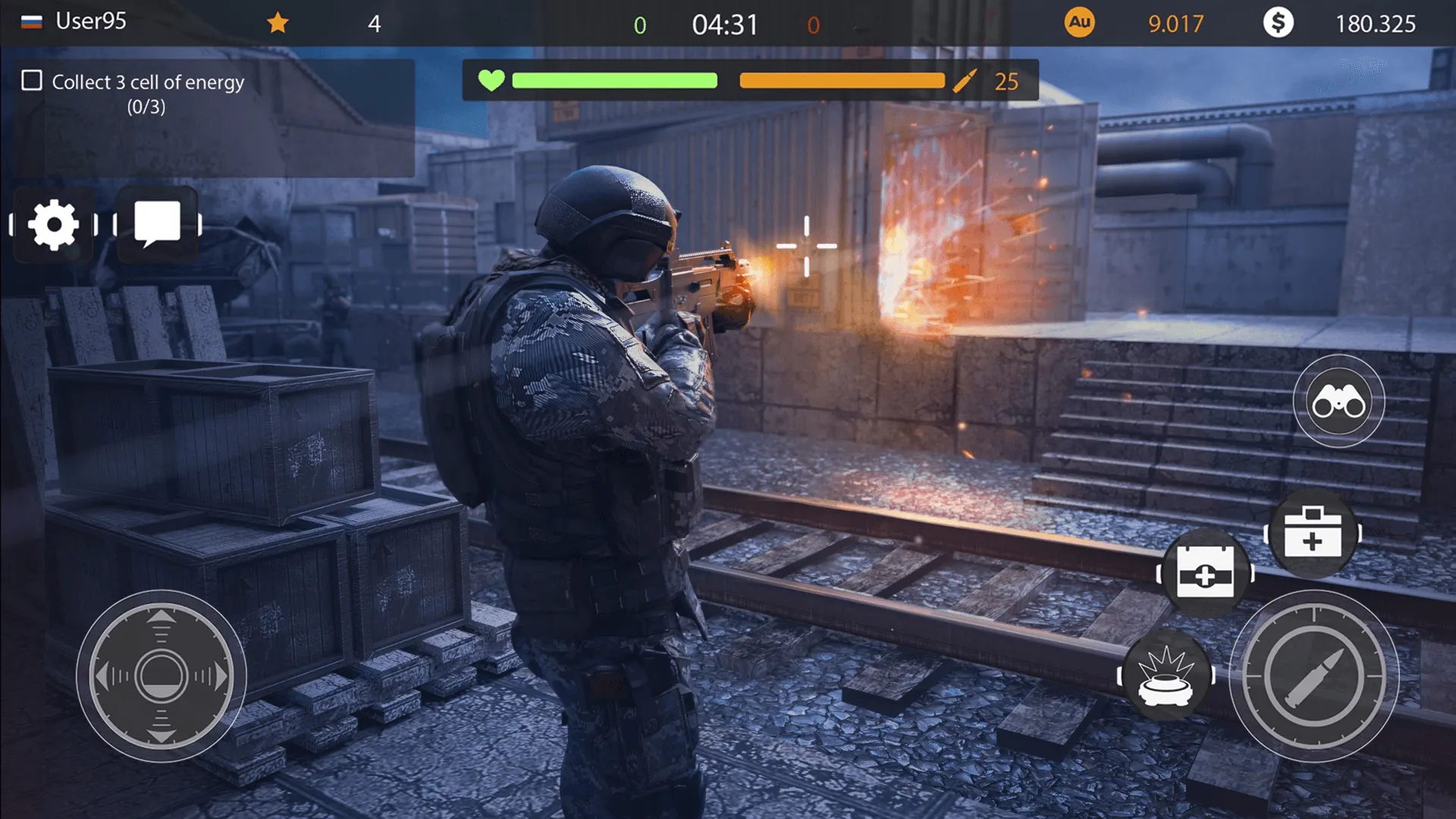Tap the star rank icon
This screenshot has width=1456, height=819.
pyautogui.click(x=278, y=23)
